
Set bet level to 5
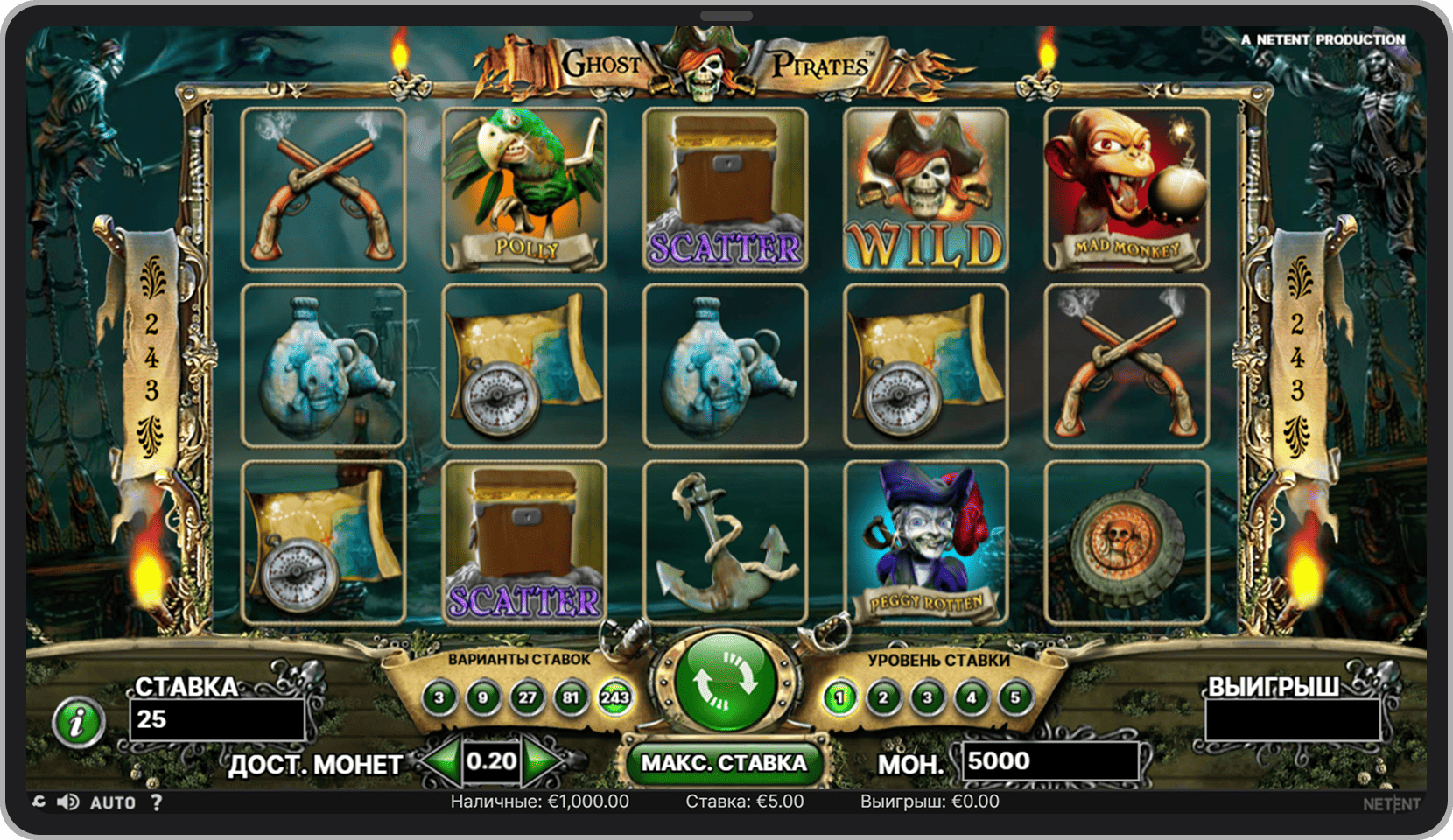(1014, 697)
